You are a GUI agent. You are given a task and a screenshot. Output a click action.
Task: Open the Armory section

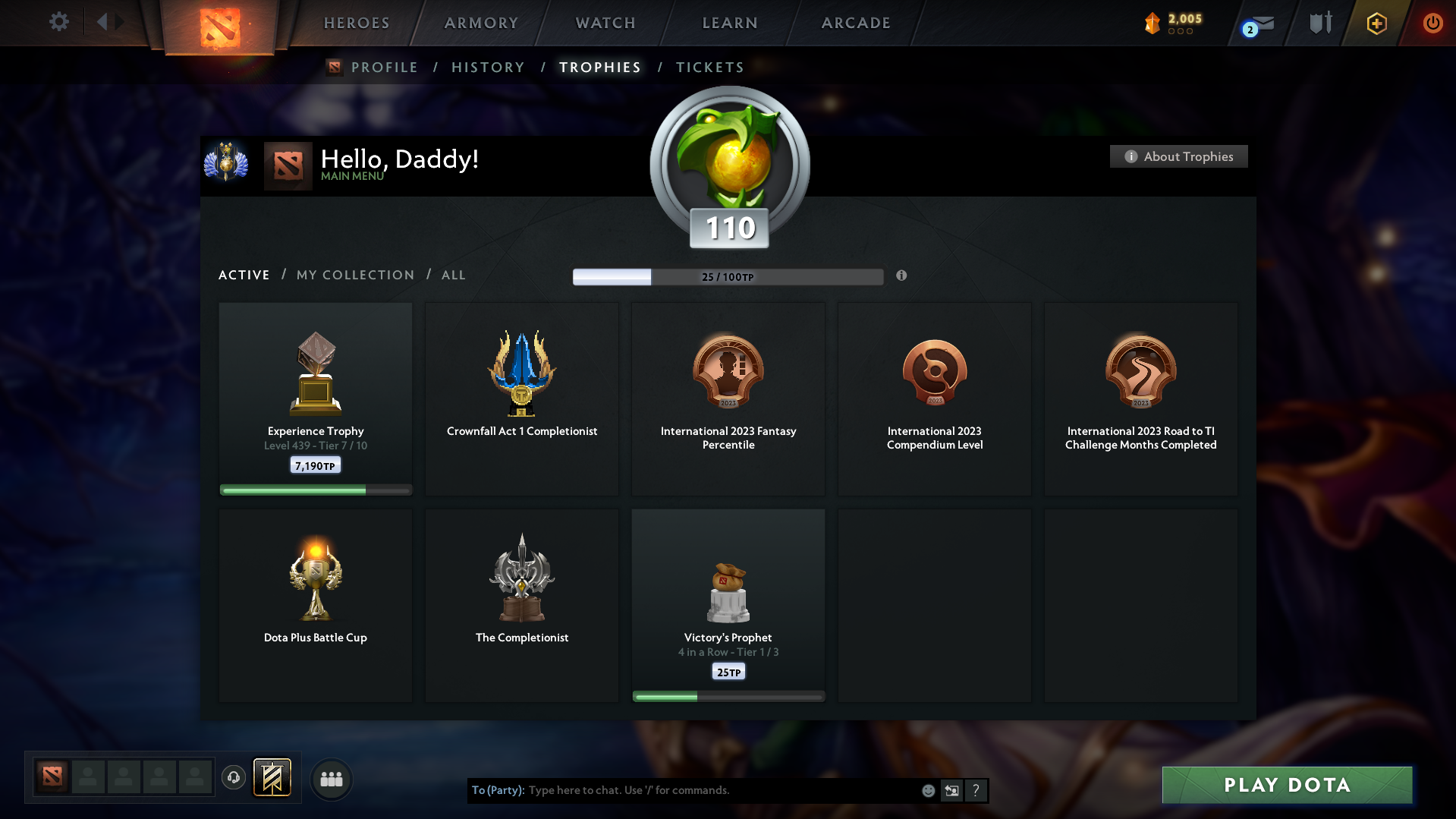481,23
